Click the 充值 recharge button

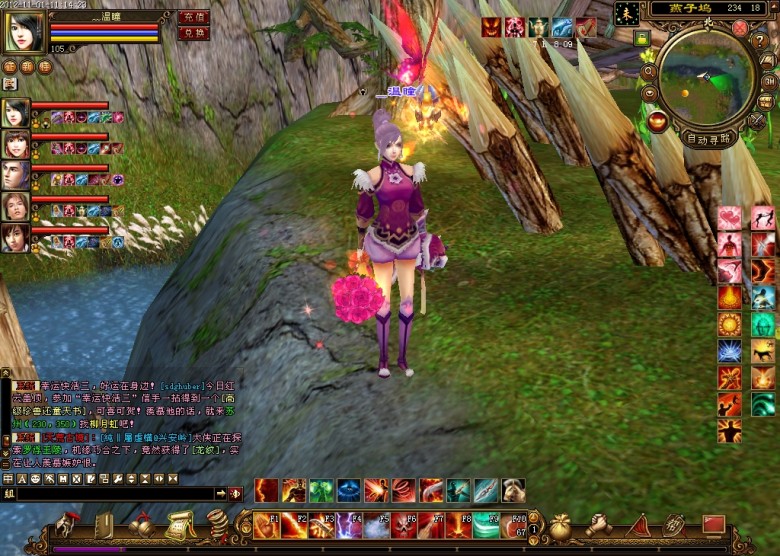(193, 17)
